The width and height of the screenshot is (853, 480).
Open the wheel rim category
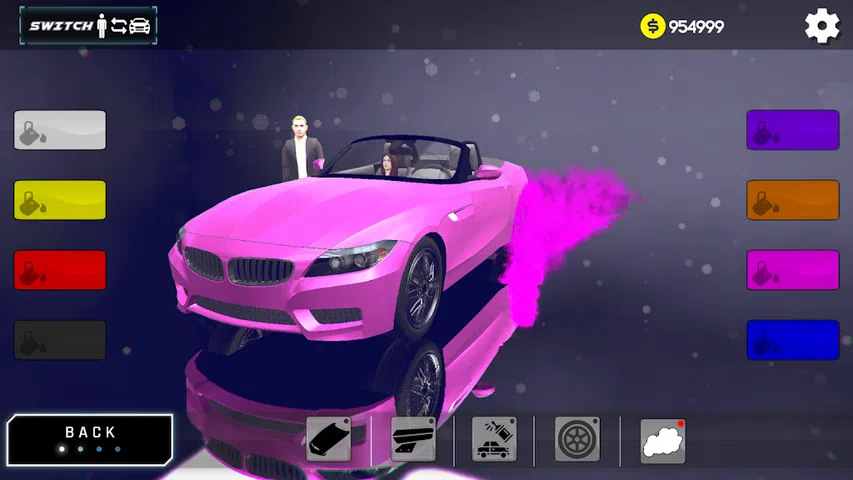(x=577, y=439)
